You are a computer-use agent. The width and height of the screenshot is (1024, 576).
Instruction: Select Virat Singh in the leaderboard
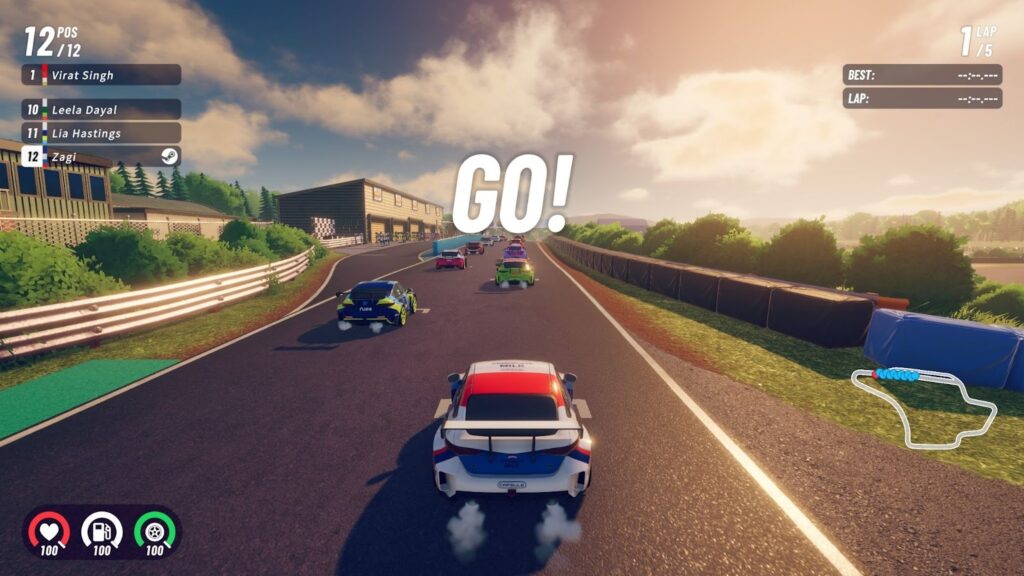tap(101, 75)
